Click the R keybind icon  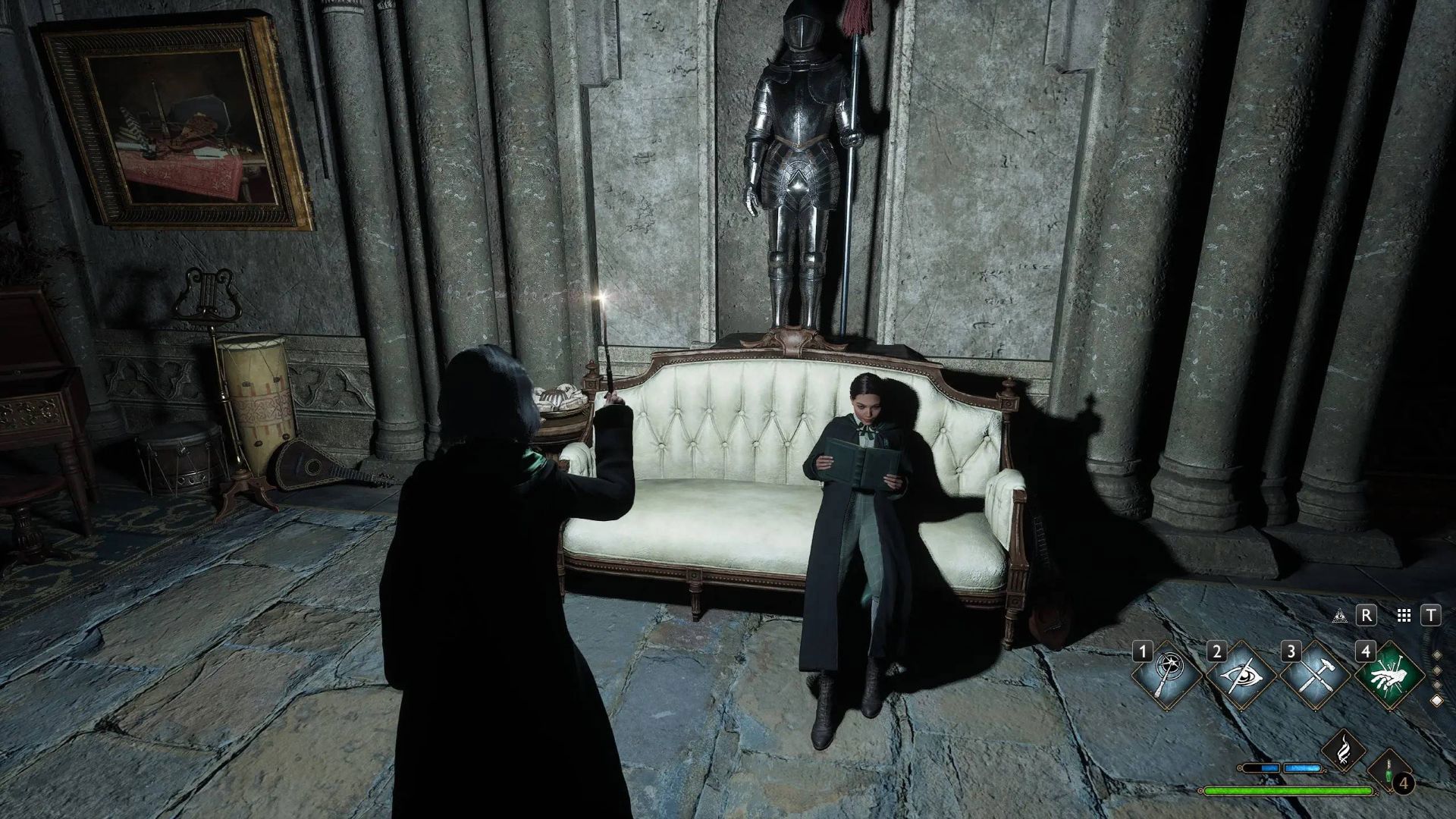point(1367,615)
